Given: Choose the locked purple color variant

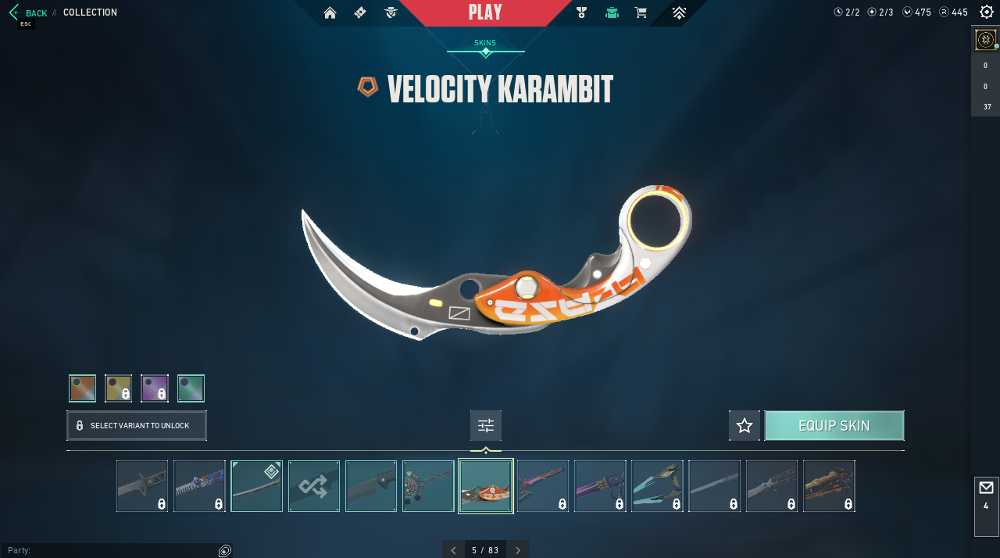Looking at the screenshot, I should (x=154, y=388).
